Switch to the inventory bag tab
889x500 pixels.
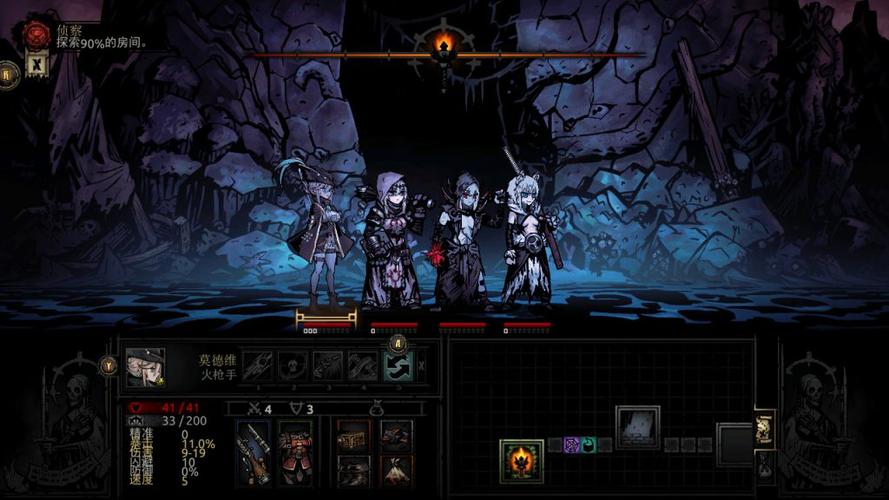(x=765, y=464)
